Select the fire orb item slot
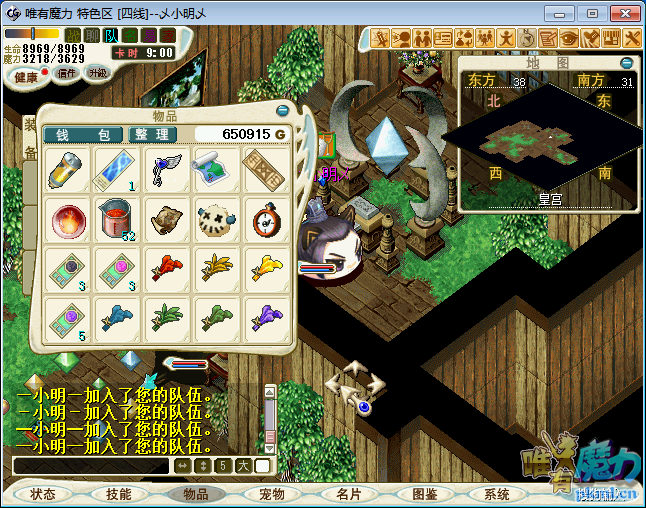The height and width of the screenshot is (508, 646). [69, 218]
